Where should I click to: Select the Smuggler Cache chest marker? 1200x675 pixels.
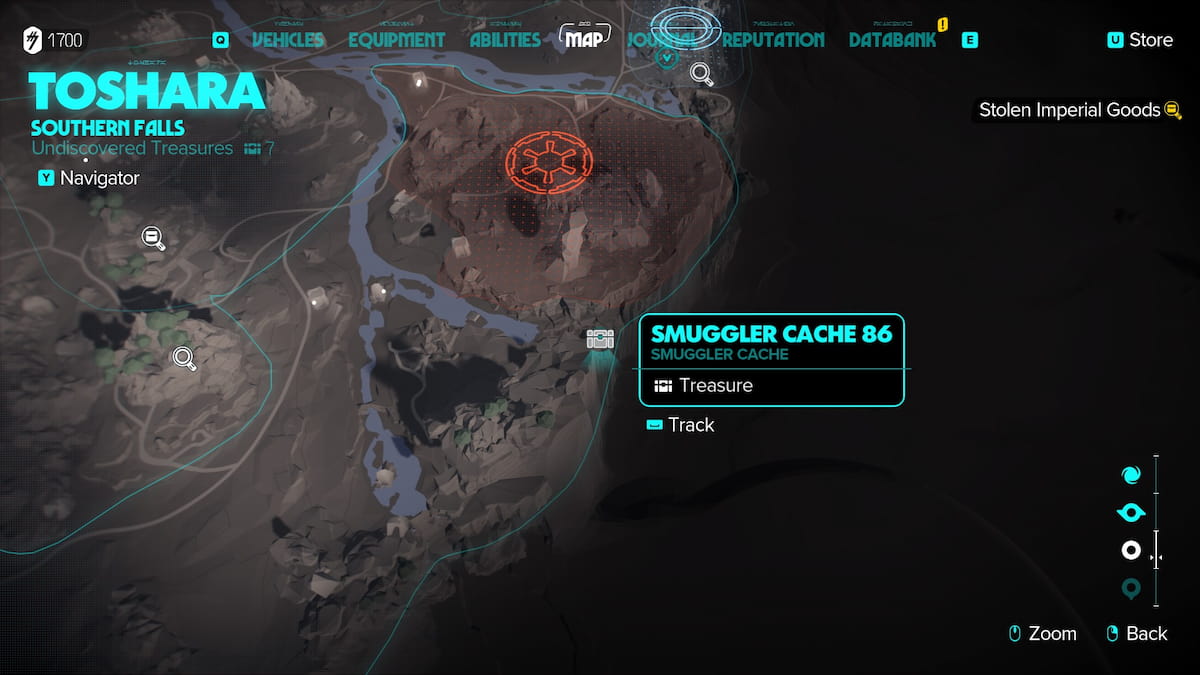(600, 339)
